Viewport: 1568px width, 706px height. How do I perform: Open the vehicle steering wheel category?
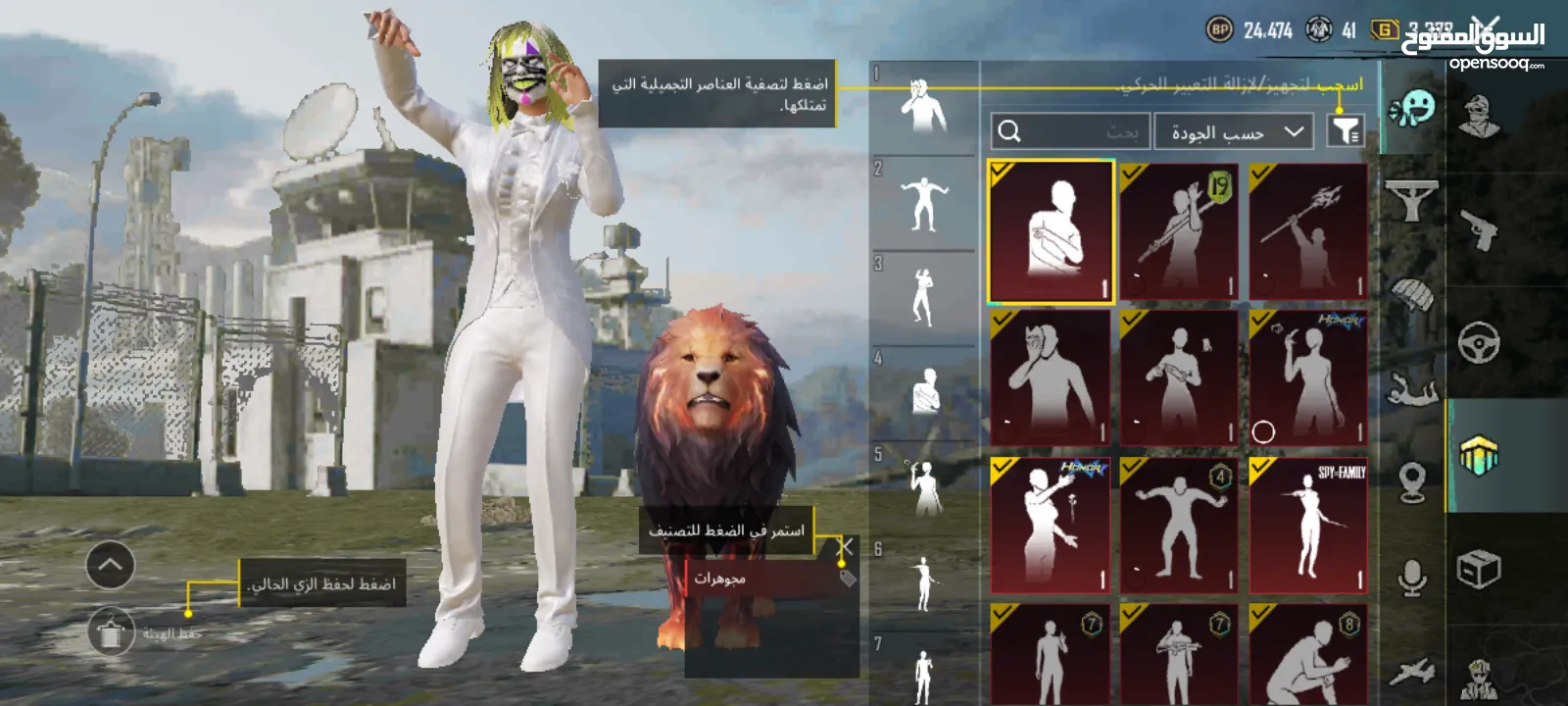tap(1478, 342)
